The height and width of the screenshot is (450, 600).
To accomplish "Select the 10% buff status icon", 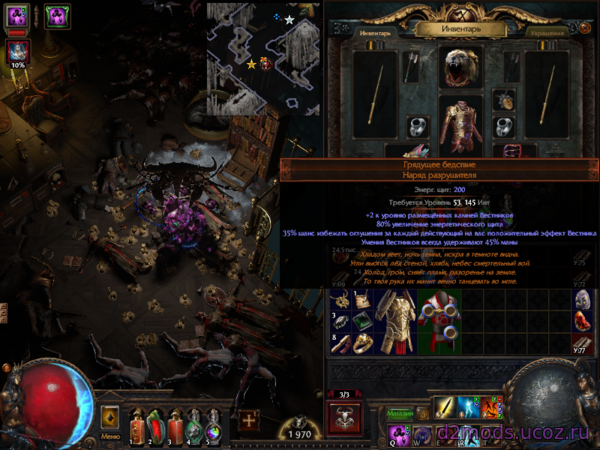I will (x=17, y=53).
